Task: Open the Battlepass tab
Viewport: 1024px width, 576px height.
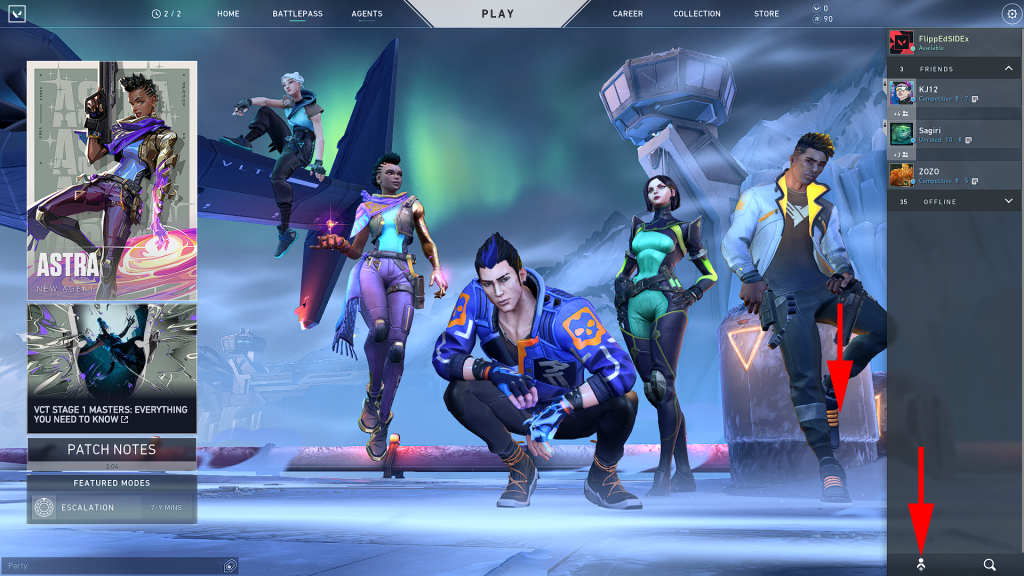Action: coord(297,14)
